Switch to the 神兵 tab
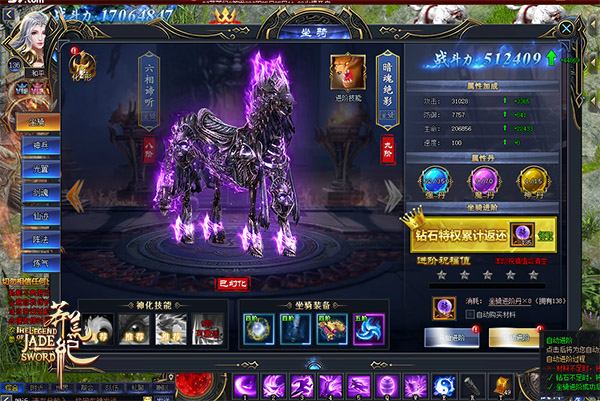 (x=41, y=145)
